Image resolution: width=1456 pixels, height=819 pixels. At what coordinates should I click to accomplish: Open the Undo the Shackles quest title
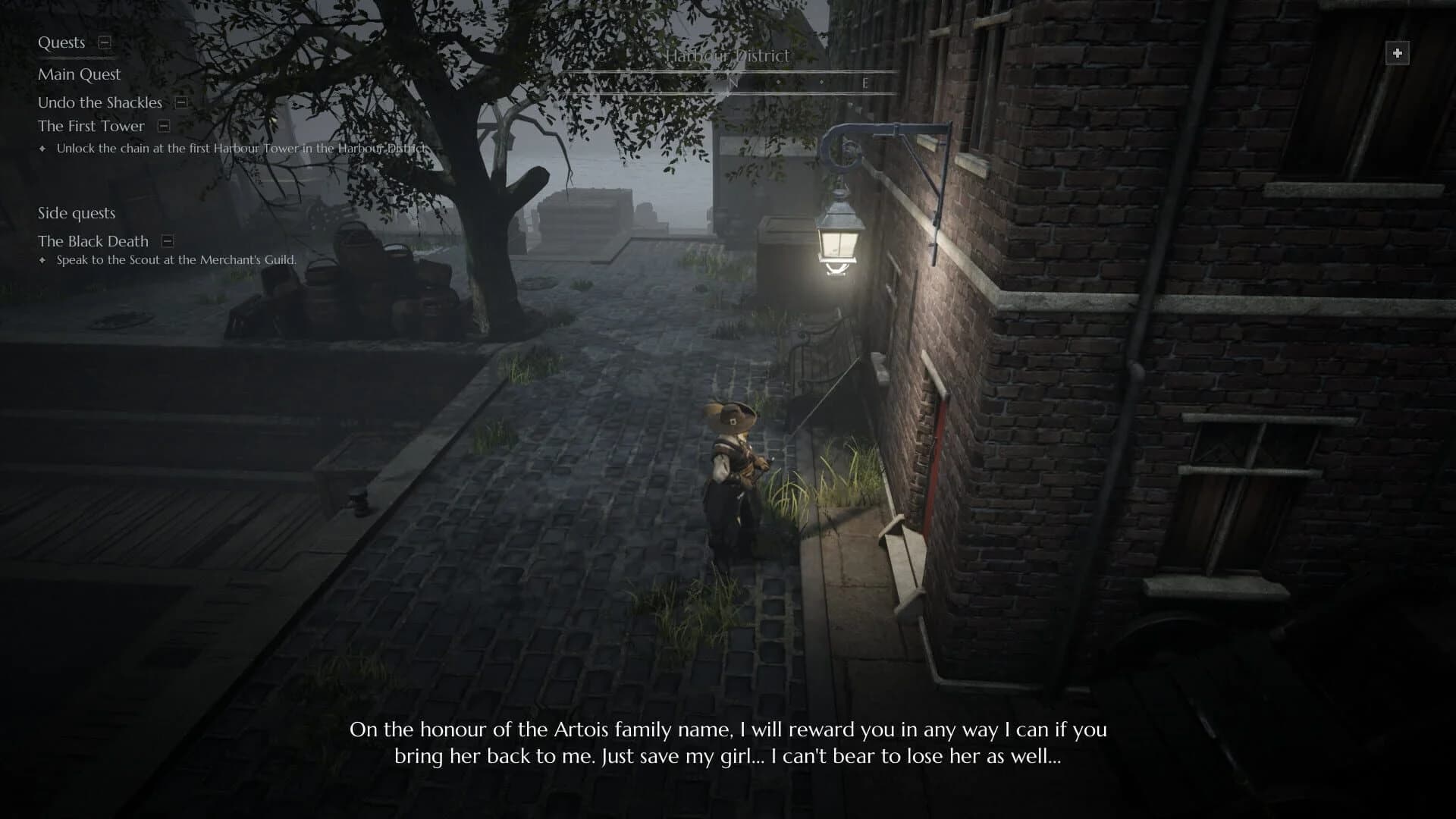click(x=99, y=102)
